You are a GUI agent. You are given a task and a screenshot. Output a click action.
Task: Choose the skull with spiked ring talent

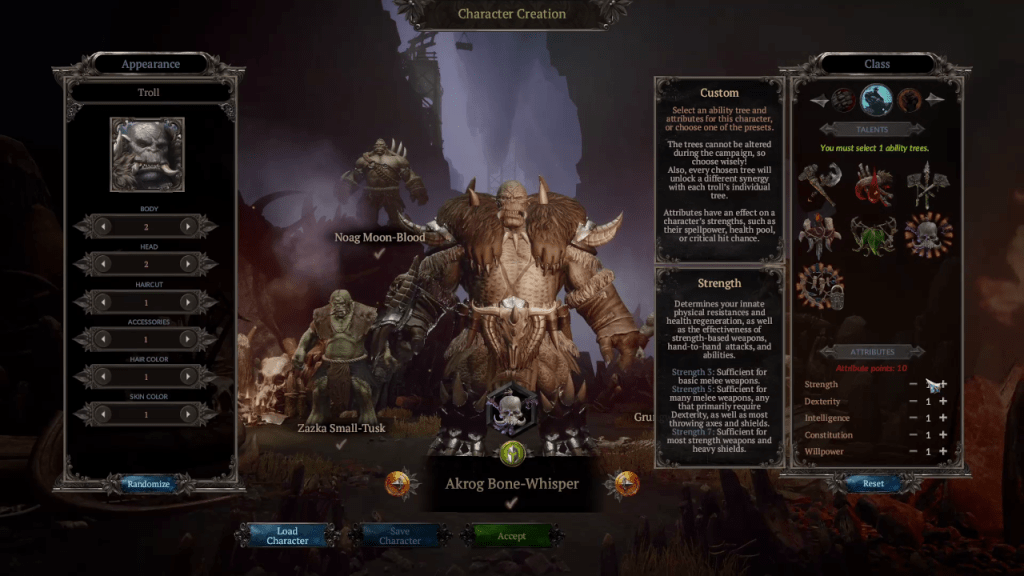click(x=928, y=236)
